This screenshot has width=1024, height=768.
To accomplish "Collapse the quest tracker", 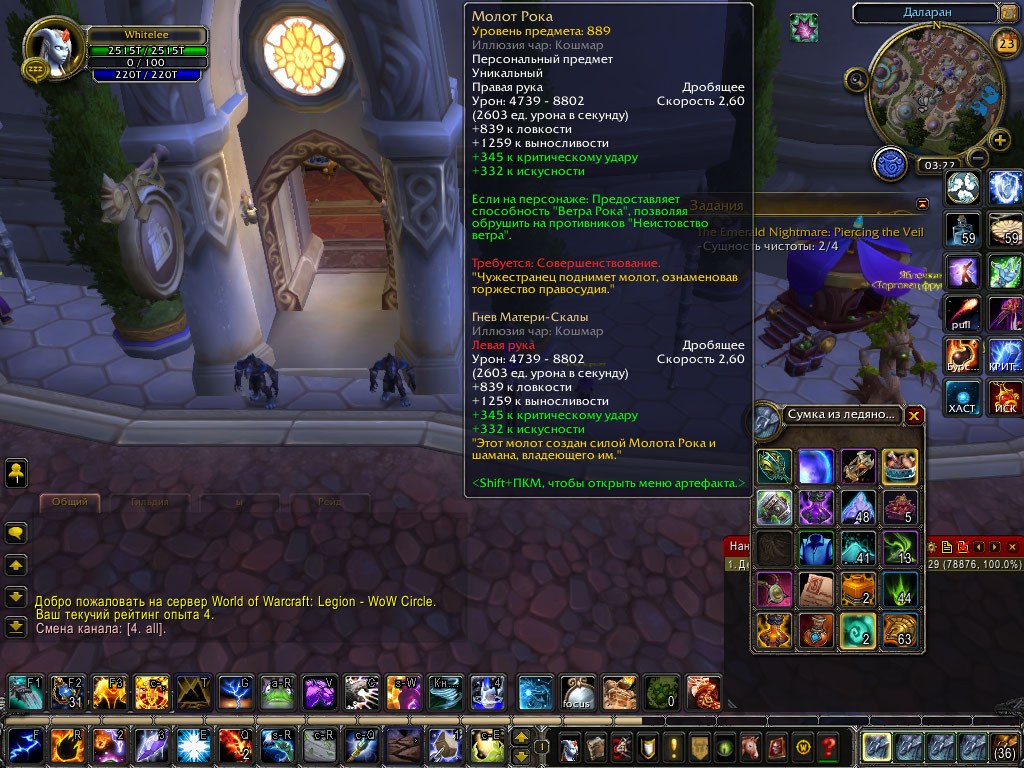I will (922, 204).
